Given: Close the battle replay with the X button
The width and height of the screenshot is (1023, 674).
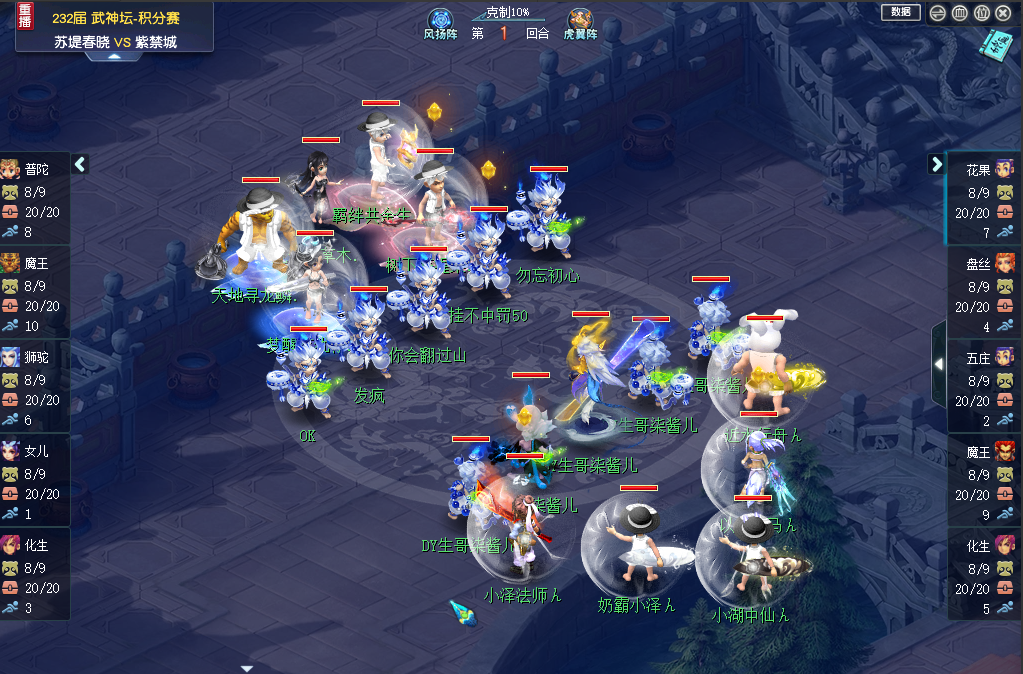Looking at the screenshot, I should click(x=1003, y=13).
